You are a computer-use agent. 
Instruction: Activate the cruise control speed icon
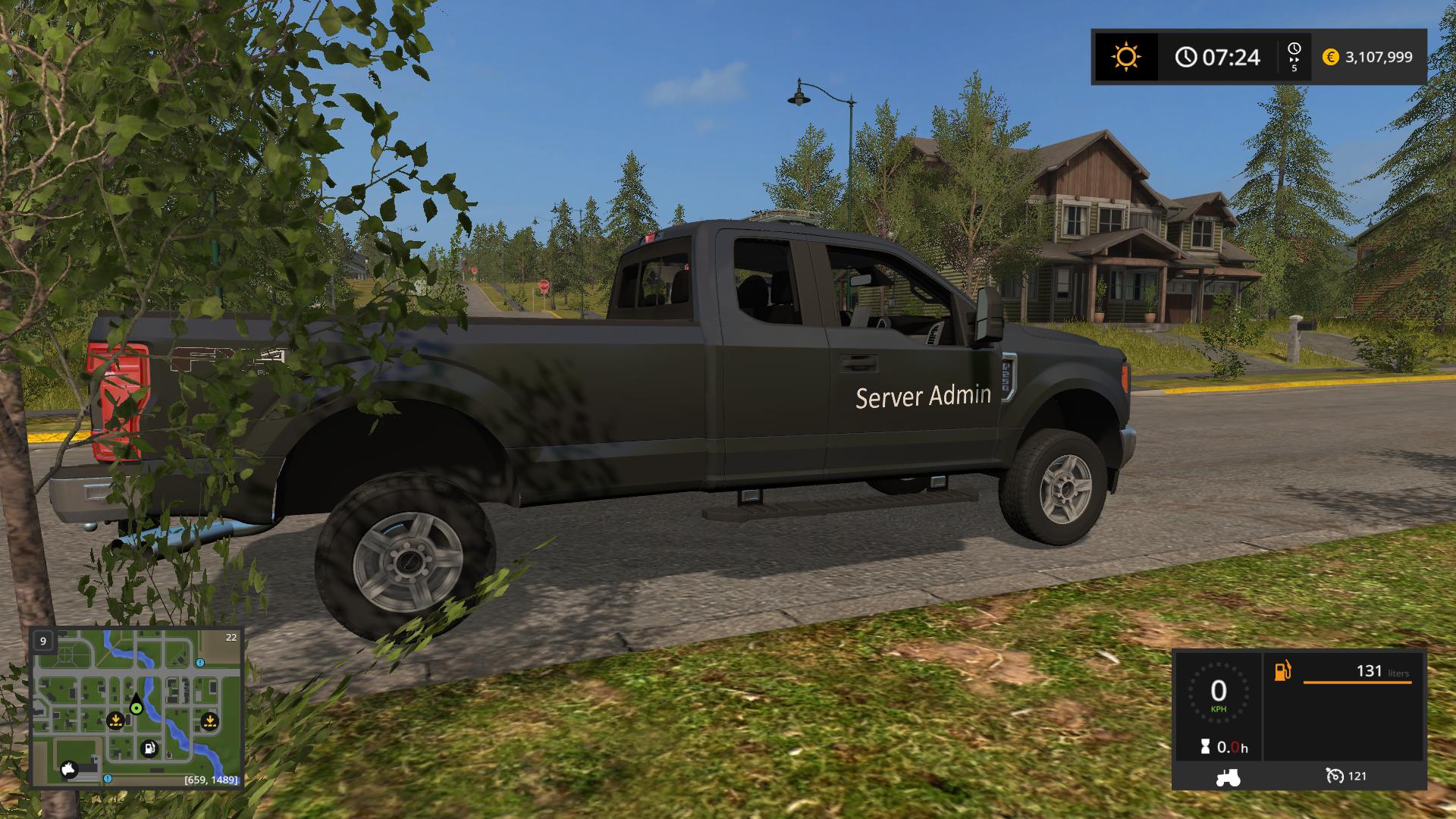[x=1335, y=776]
